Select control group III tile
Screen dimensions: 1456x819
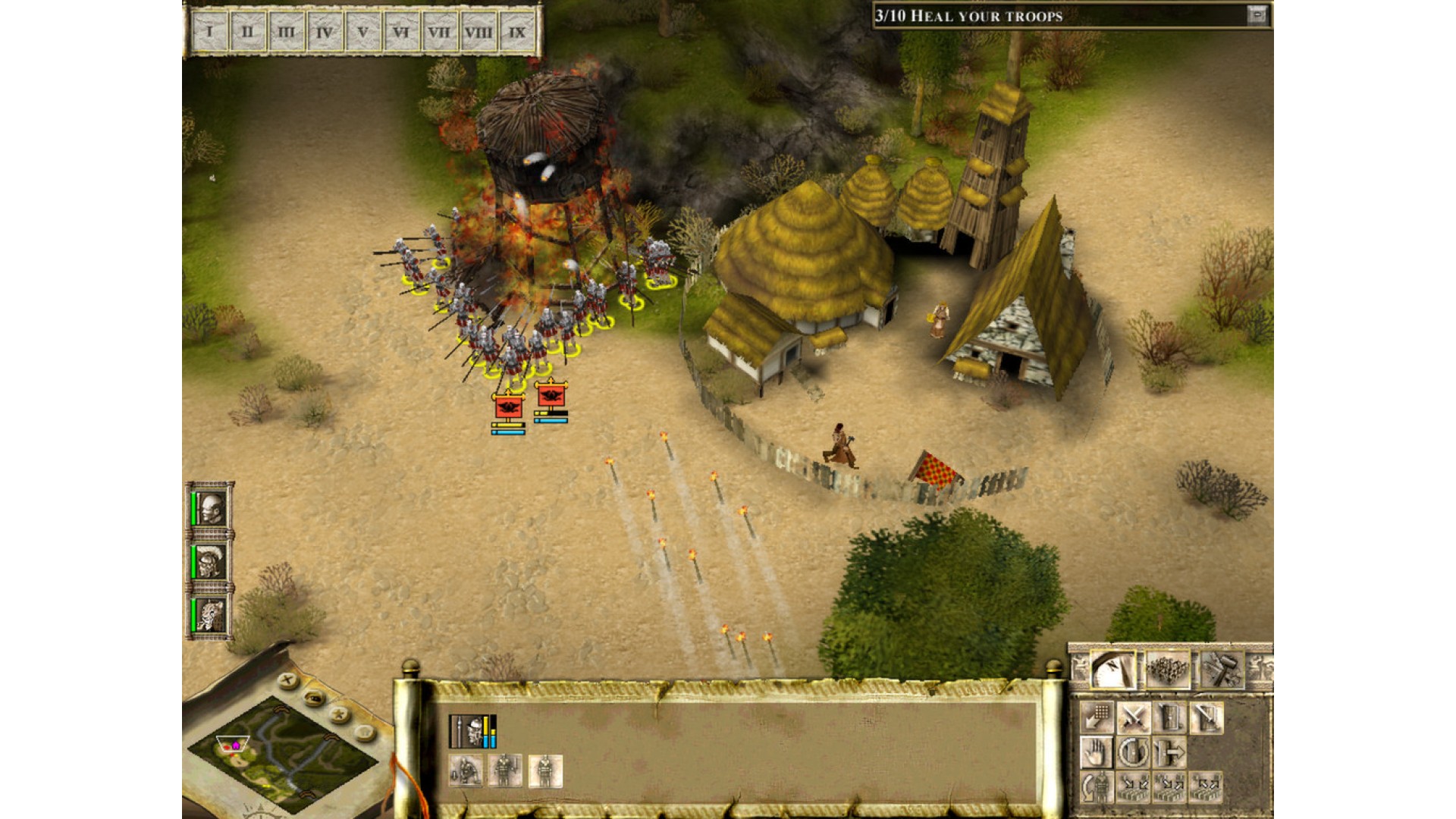pos(286,33)
